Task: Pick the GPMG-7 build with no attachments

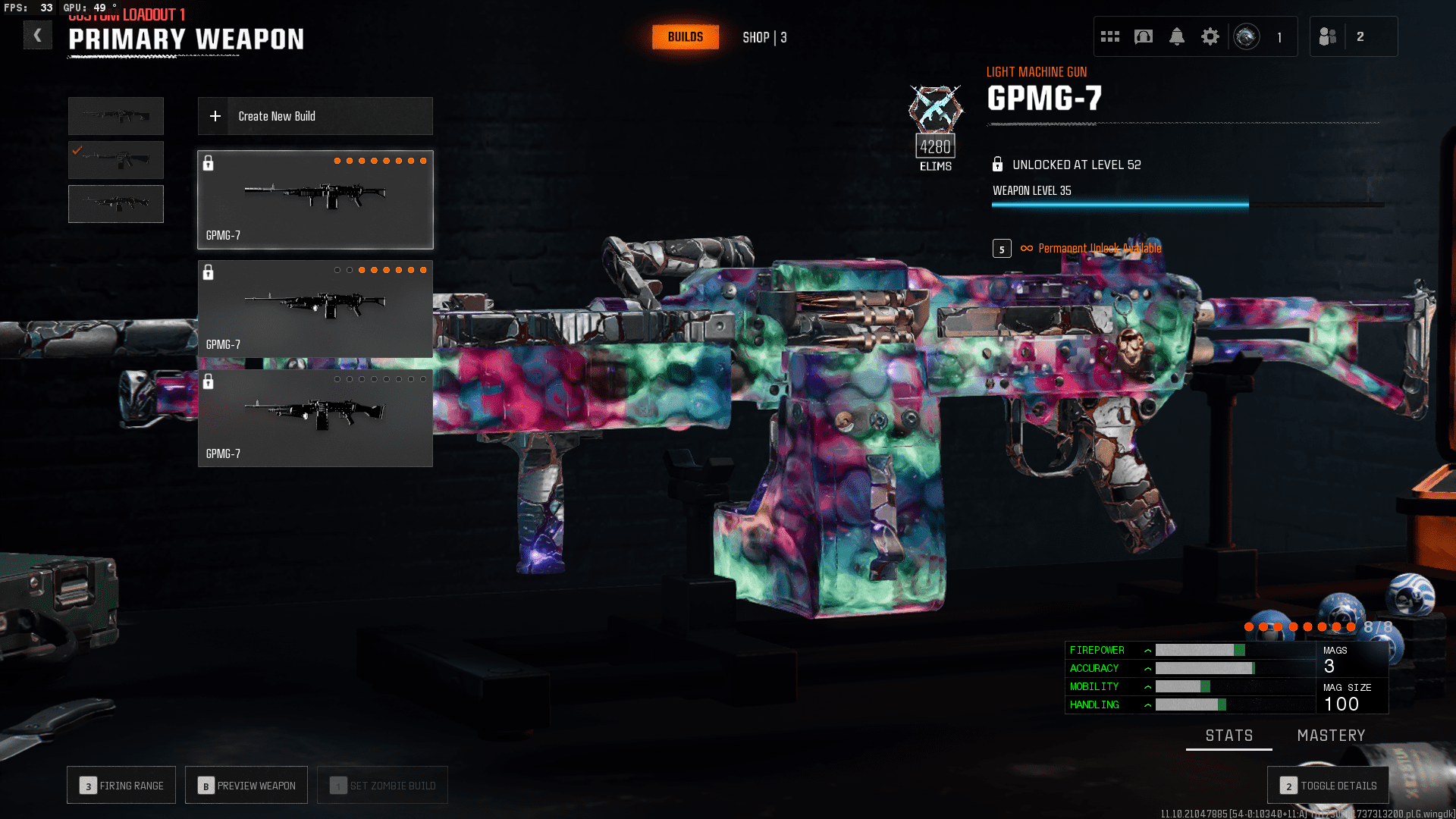Action: (x=315, y=418)
